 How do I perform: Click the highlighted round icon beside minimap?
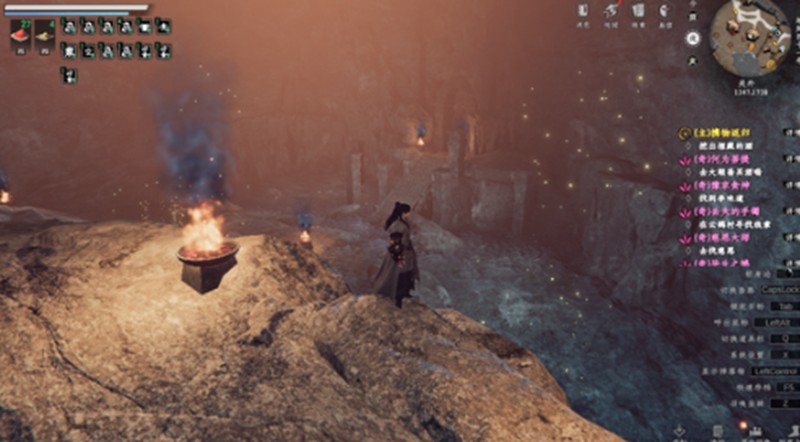click(693, 38)
